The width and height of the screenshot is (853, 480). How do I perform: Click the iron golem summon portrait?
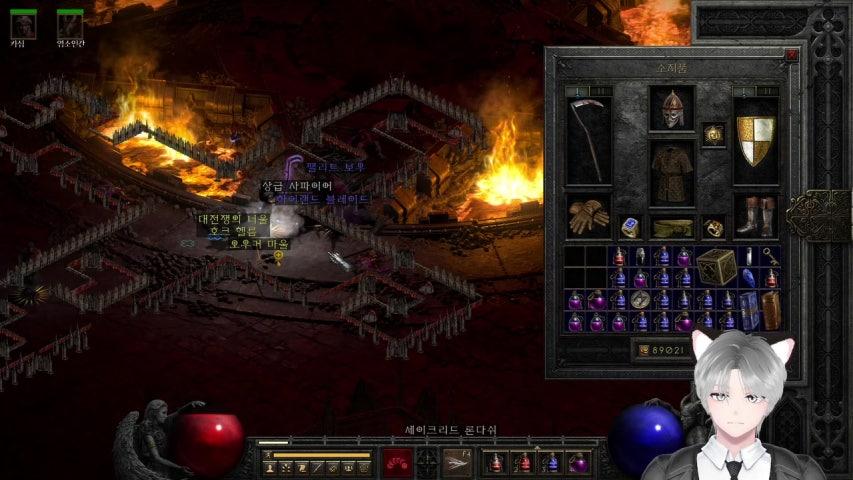point(69,25)
